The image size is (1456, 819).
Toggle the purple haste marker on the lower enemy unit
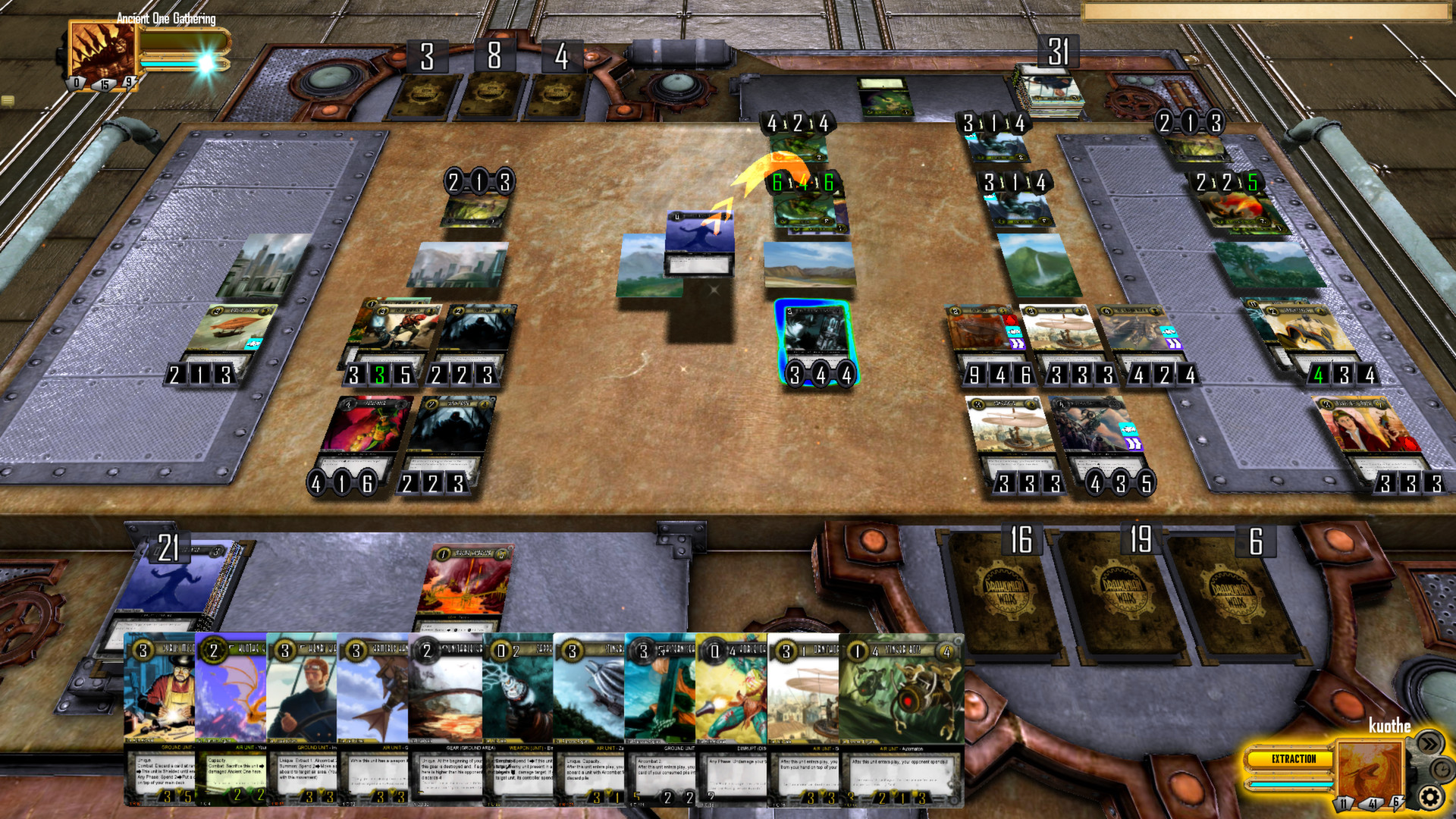[x=1134, y=444]
